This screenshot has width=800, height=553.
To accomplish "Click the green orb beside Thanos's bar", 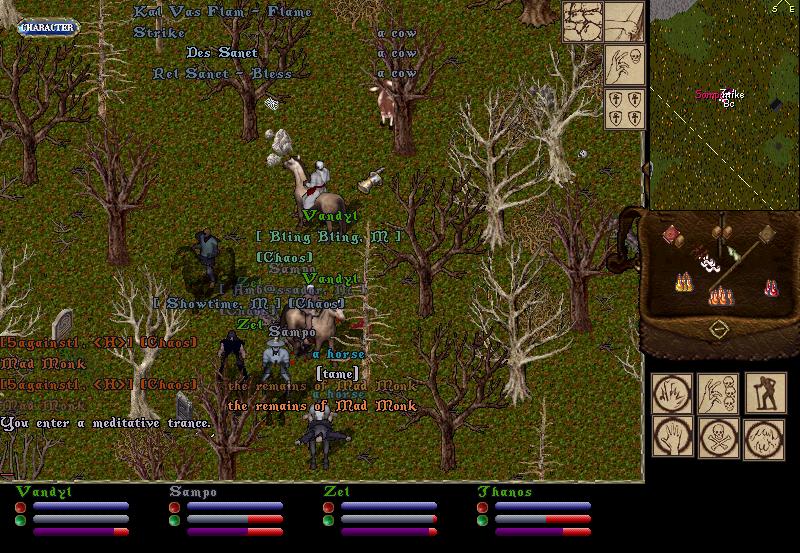I will (482, 520).
